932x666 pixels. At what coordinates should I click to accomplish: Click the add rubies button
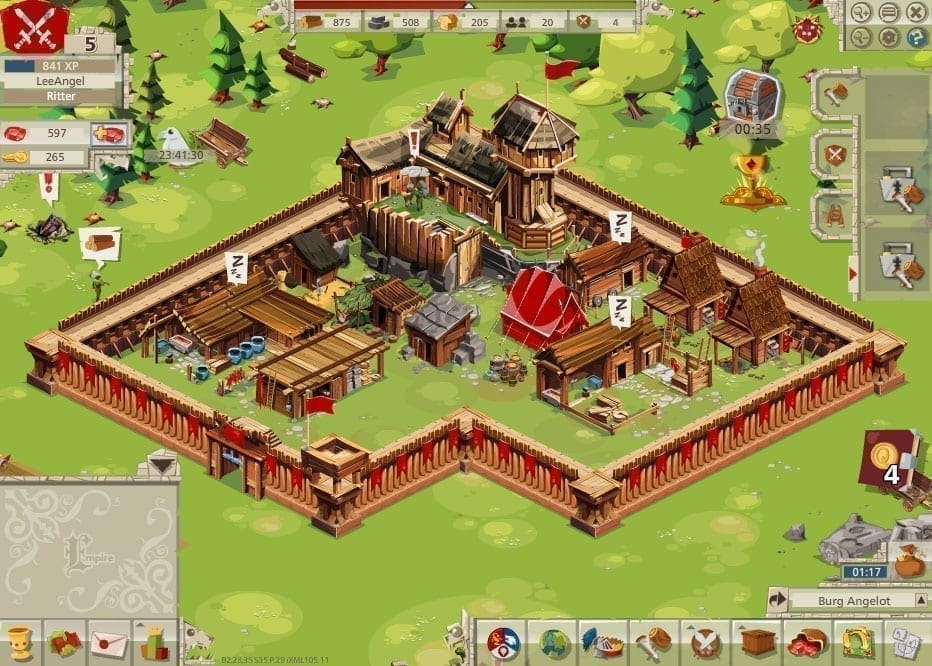coord(108,134)
